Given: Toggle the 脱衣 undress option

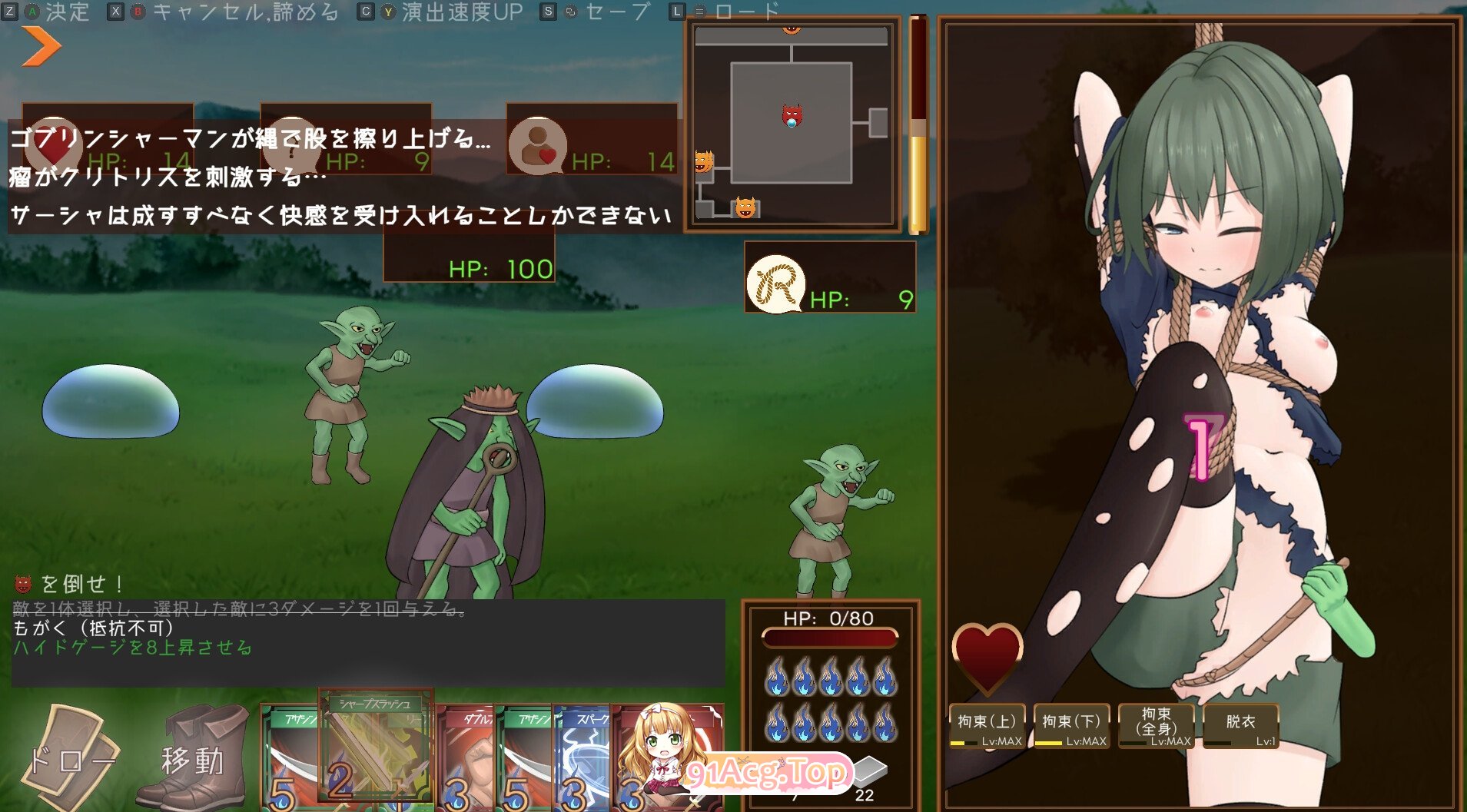Looking at the screenshot, I should coord(1243,725).
